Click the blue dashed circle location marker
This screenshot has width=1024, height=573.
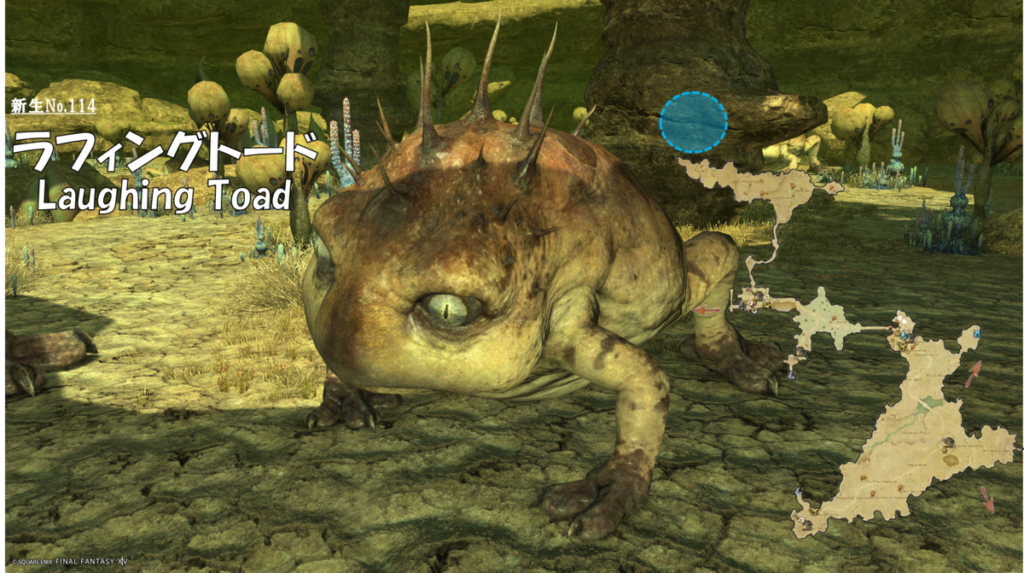pyautogui.click(x=693, y=122)
